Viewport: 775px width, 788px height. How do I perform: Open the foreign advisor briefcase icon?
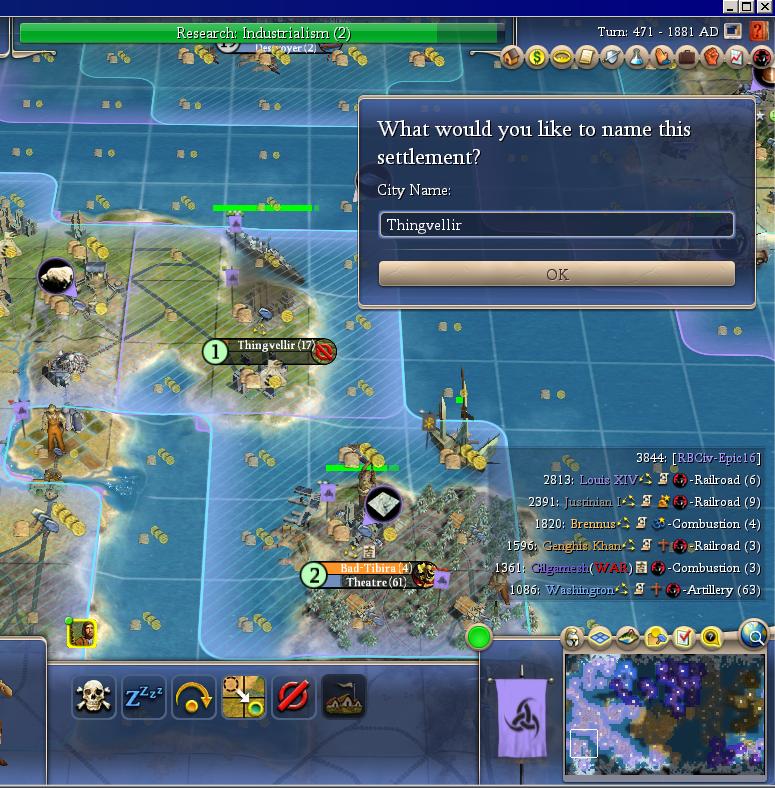(x=686, y=58)
